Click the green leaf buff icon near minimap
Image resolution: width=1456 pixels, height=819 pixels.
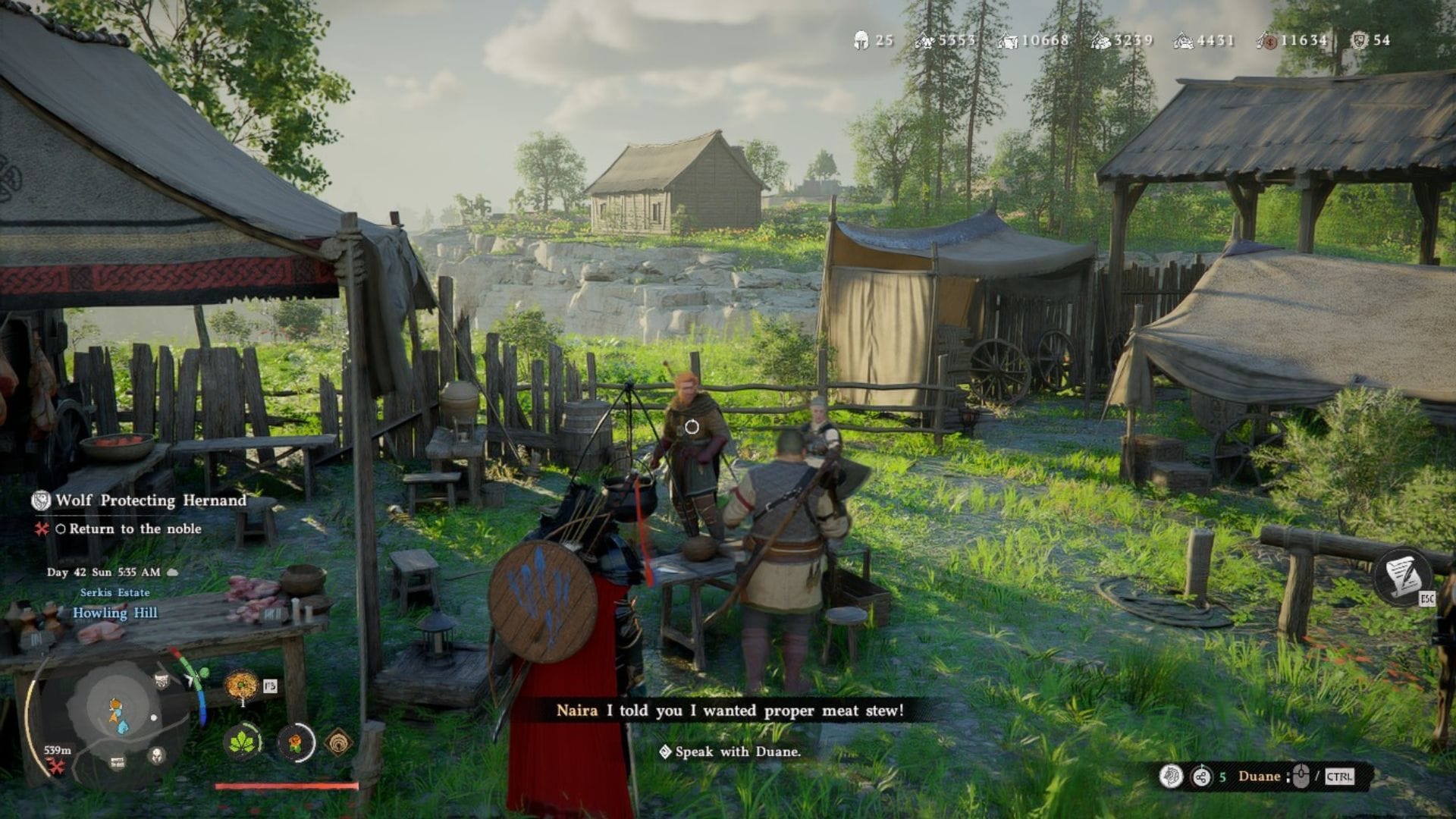(x=244, y=742)
